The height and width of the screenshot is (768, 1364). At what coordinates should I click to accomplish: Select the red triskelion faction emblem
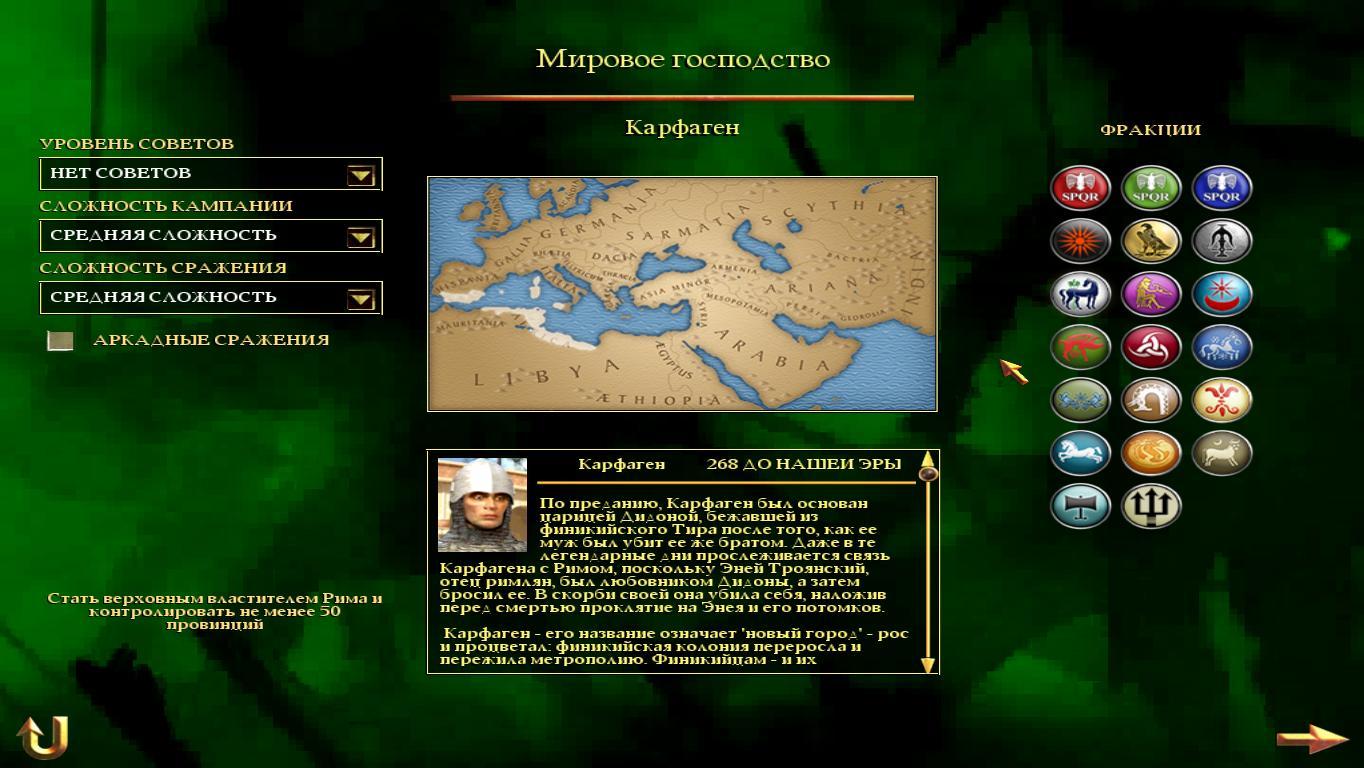(1151, 347)
